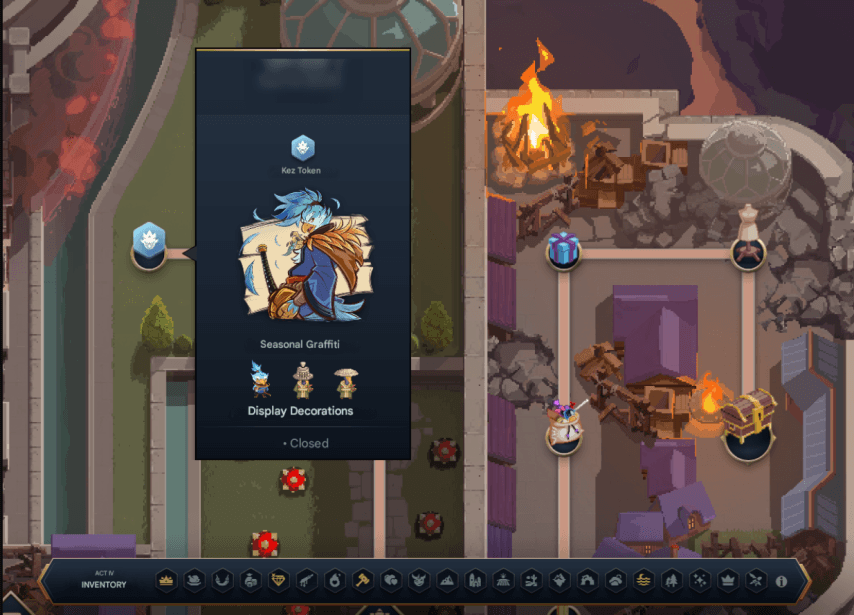Select the Kez Token map node
The height and width of the screenshot is (615, 854).
point(148,245)
